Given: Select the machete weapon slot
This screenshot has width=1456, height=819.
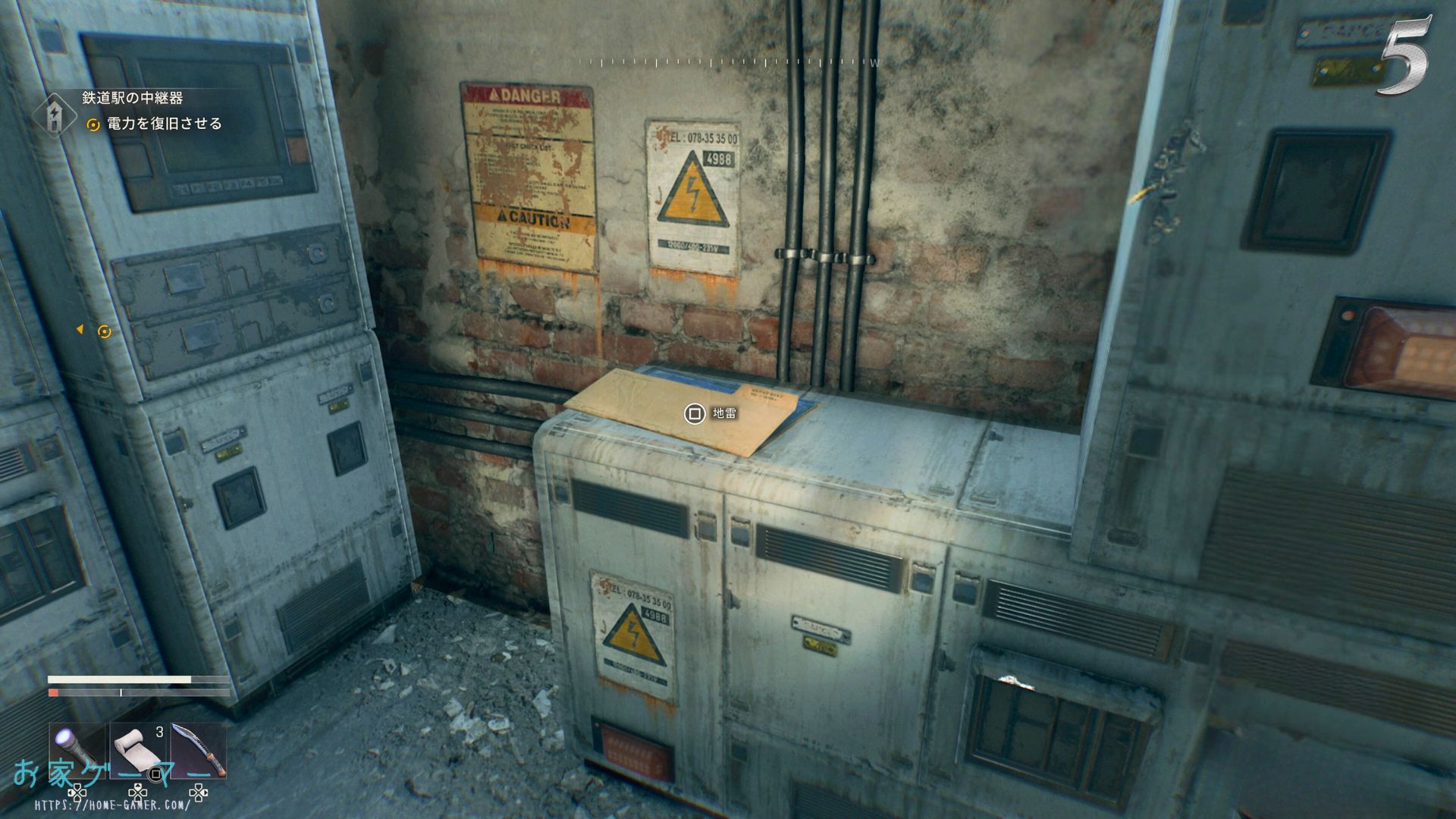Looking at the screenshot, I should [199, 749].
